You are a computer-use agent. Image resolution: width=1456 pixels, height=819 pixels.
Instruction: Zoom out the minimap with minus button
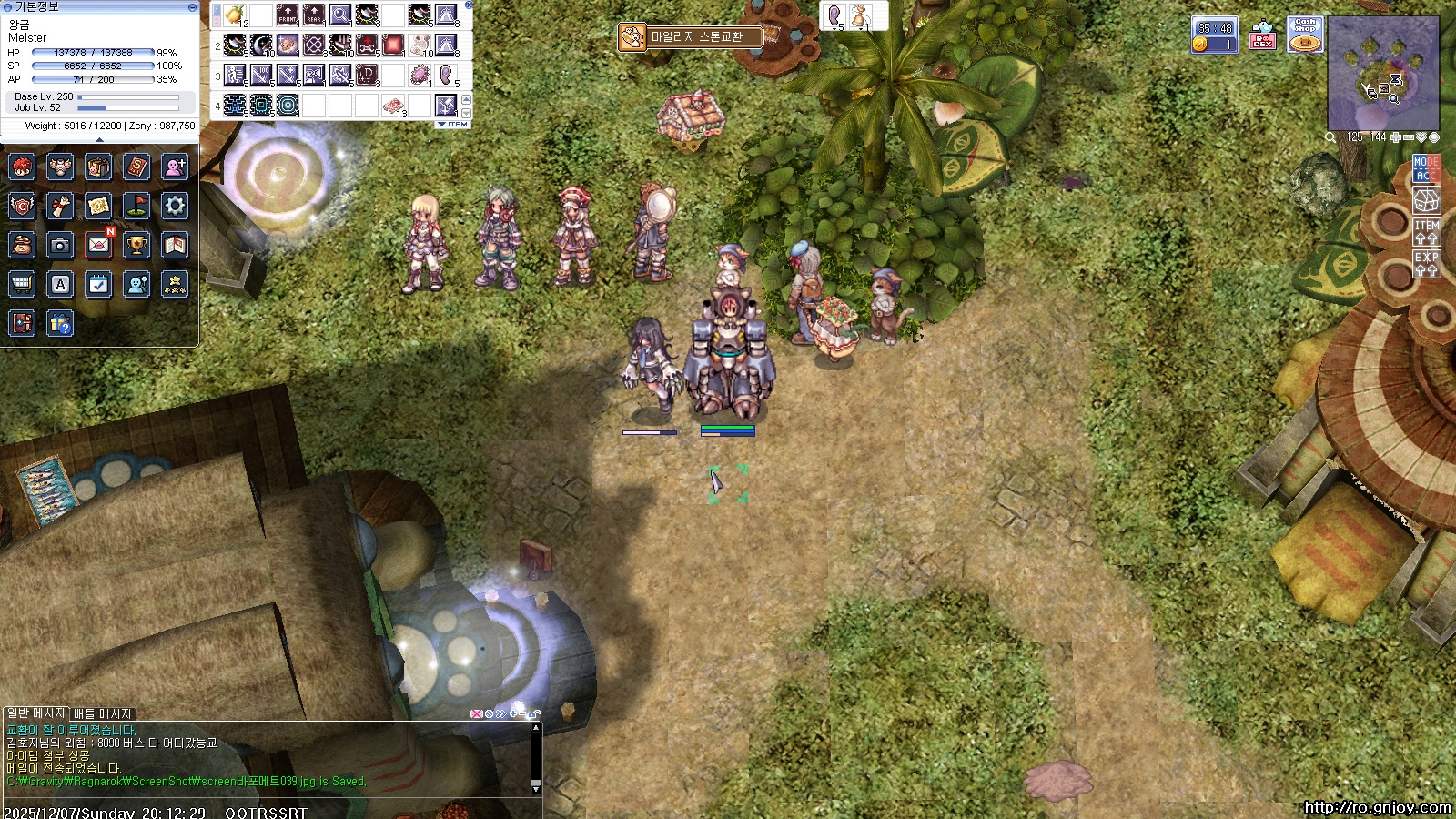1409,137
